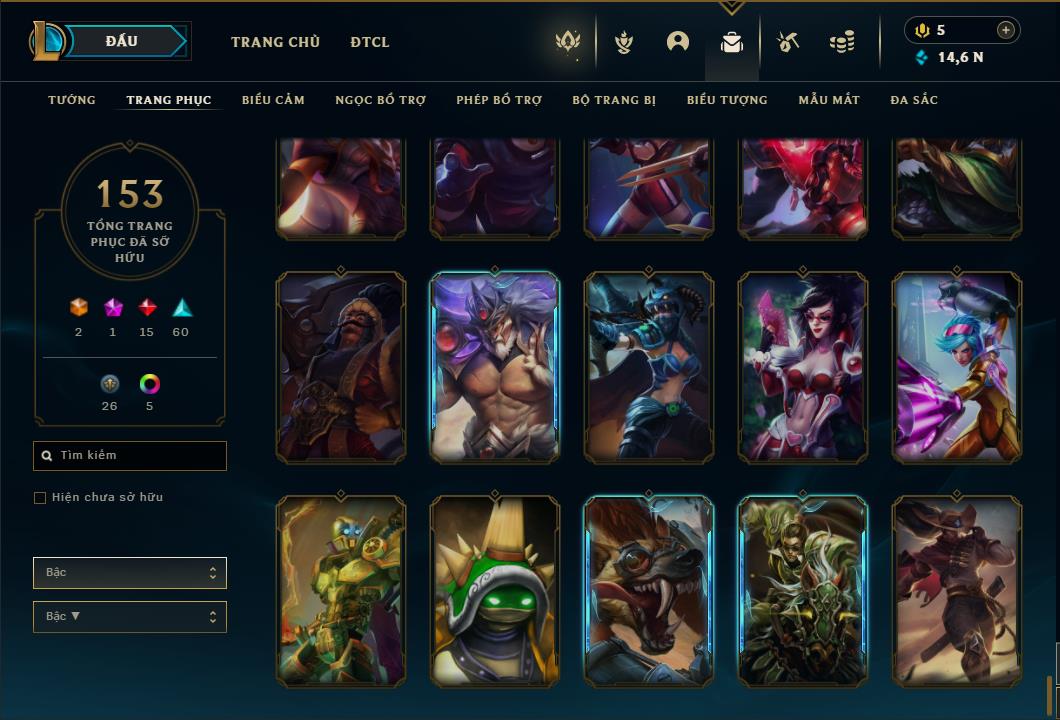The width and height of the screenshot is (1060, 720).
Task: Click the ĐẤU play button
Action: coord(122,41)
